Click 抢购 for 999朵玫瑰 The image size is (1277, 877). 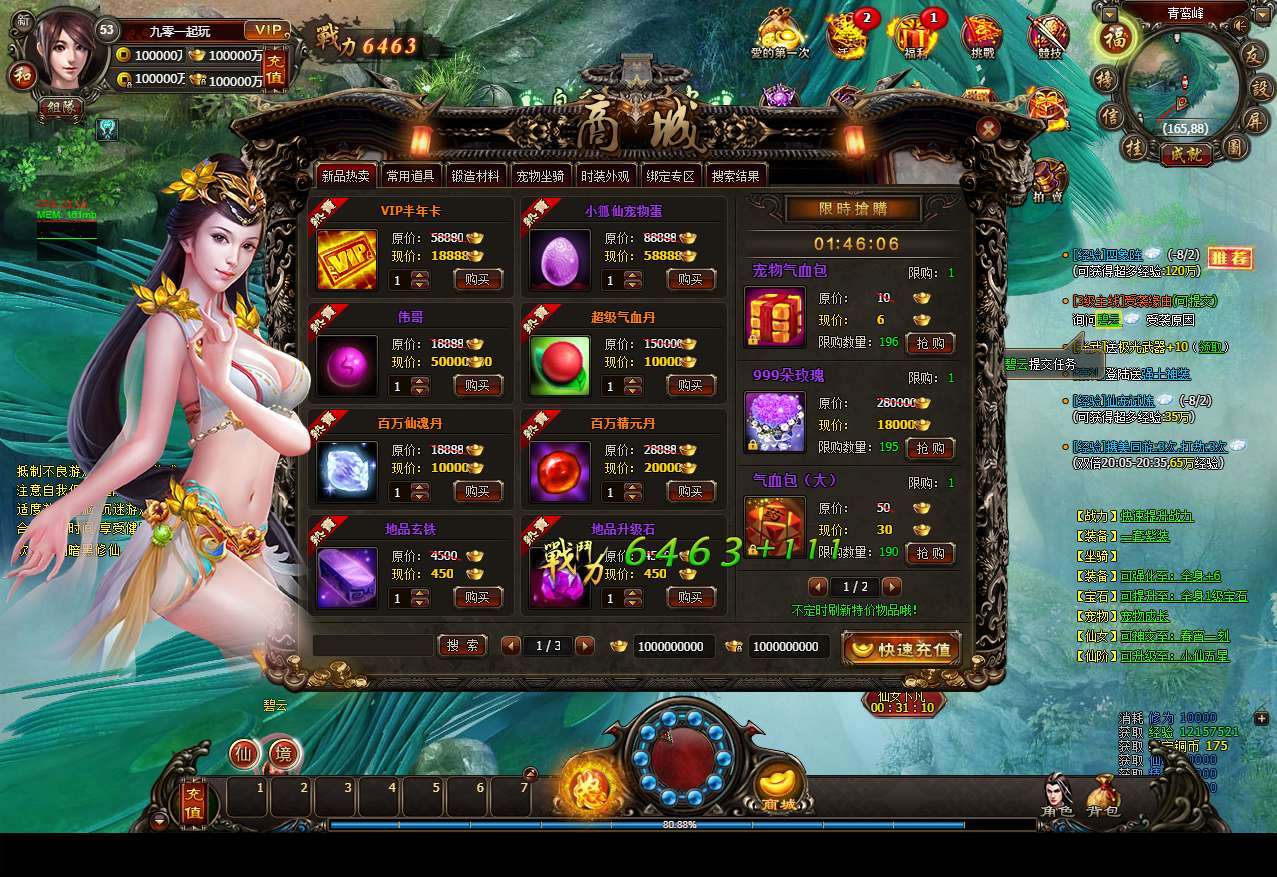point(930,448)
